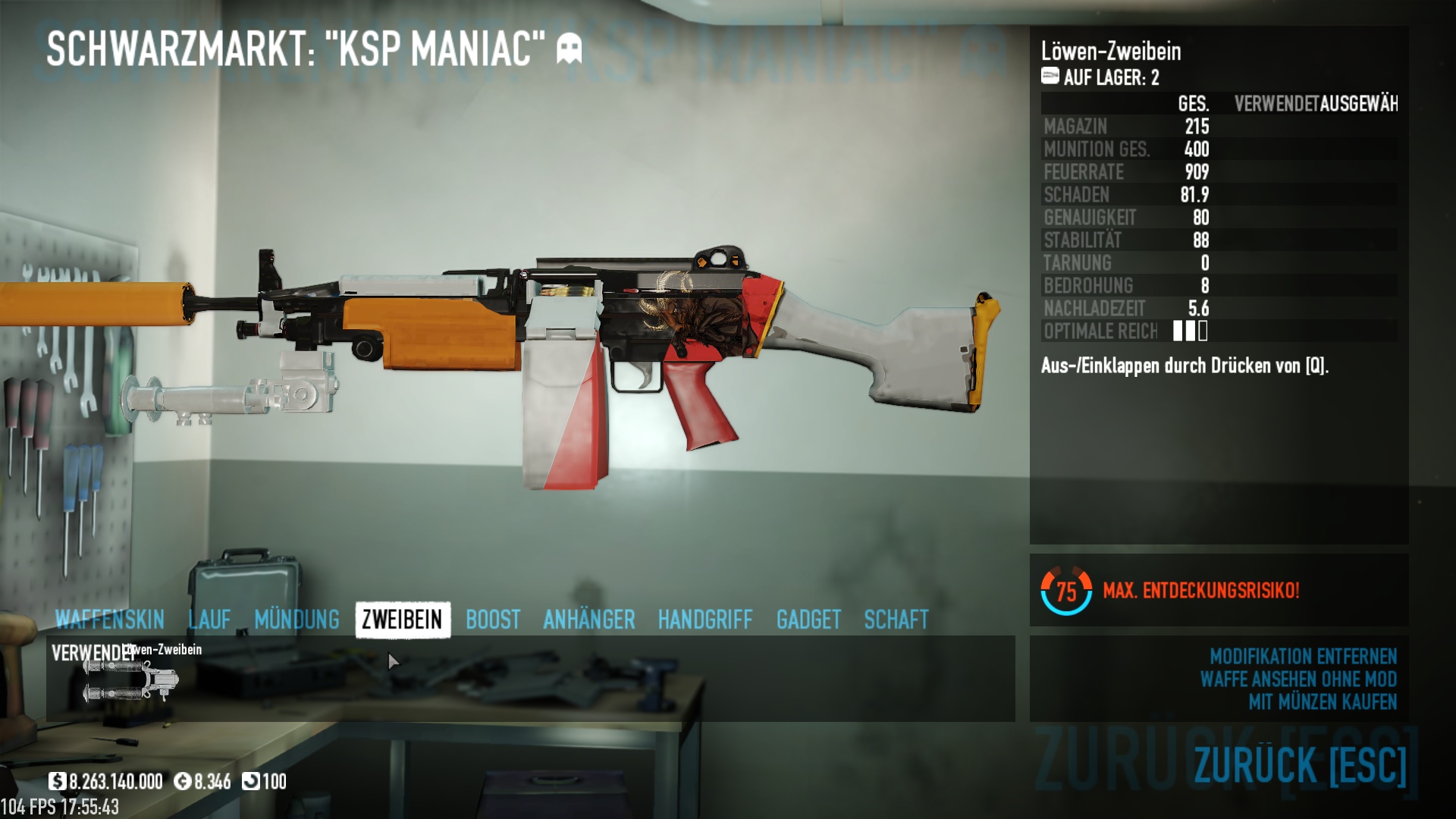
Task: Buy the mod via Mit Münzen Kaufen
Action: pos(1323,702)
